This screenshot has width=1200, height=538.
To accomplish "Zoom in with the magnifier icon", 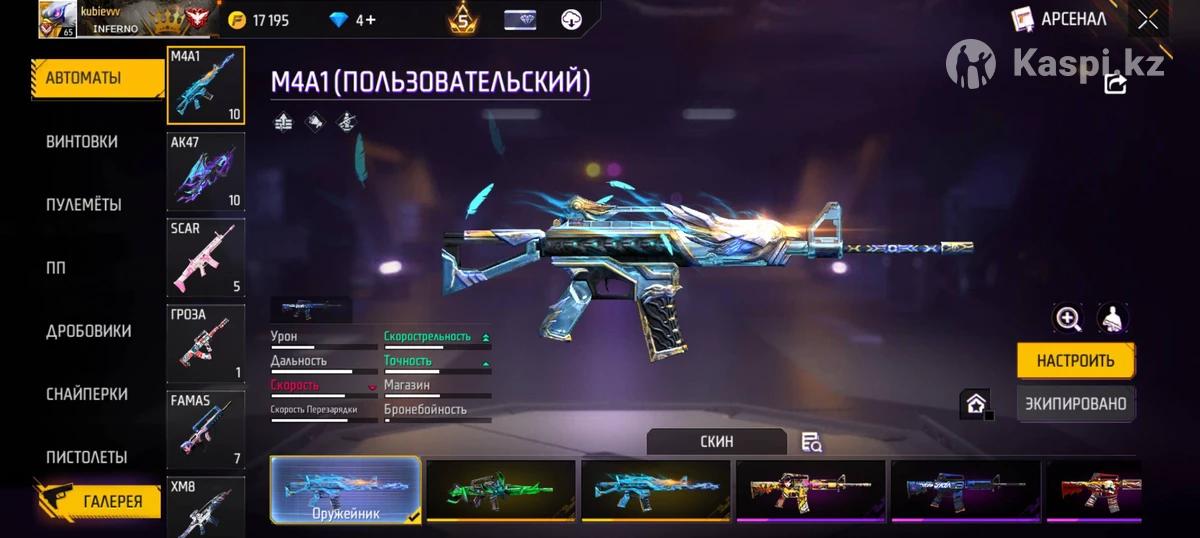I will (1068, 319).
